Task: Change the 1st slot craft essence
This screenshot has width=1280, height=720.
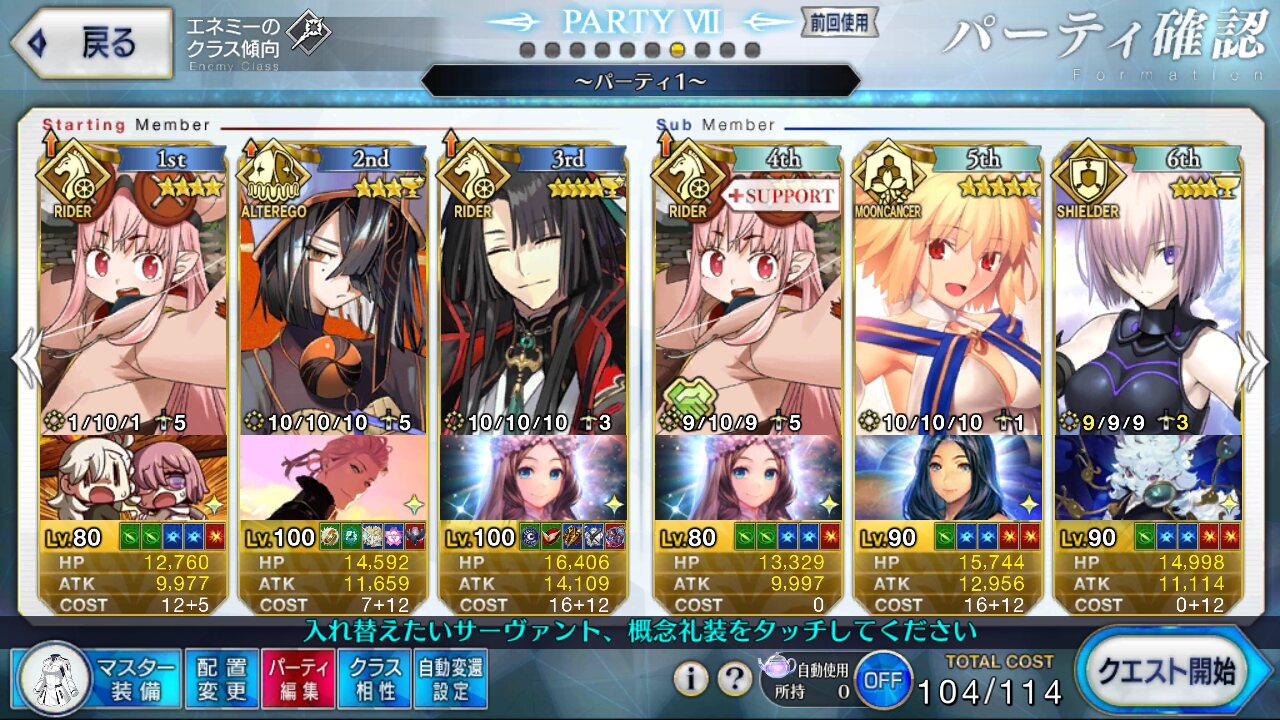Action: (133, 478)
